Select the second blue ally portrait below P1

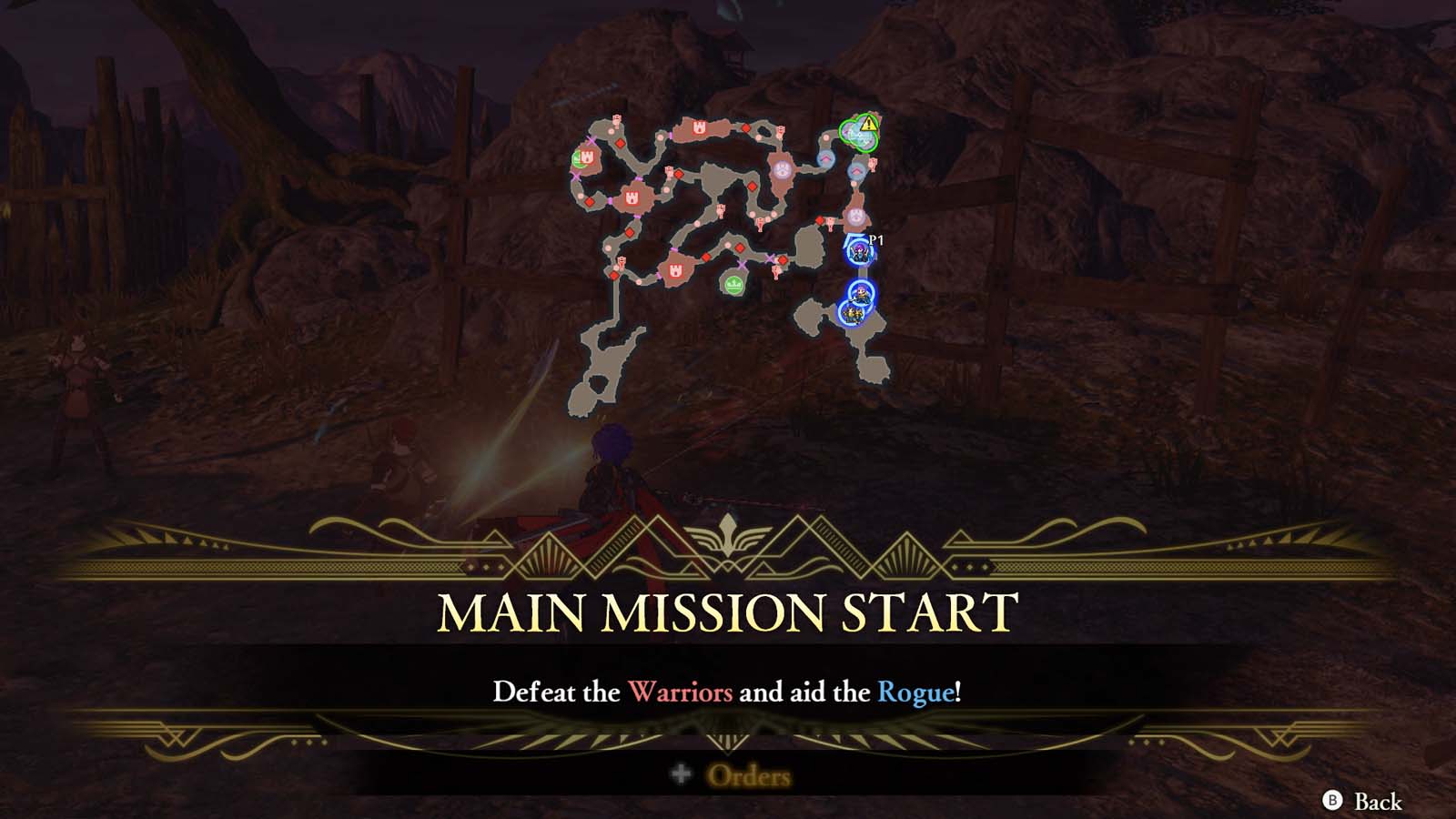860,292
